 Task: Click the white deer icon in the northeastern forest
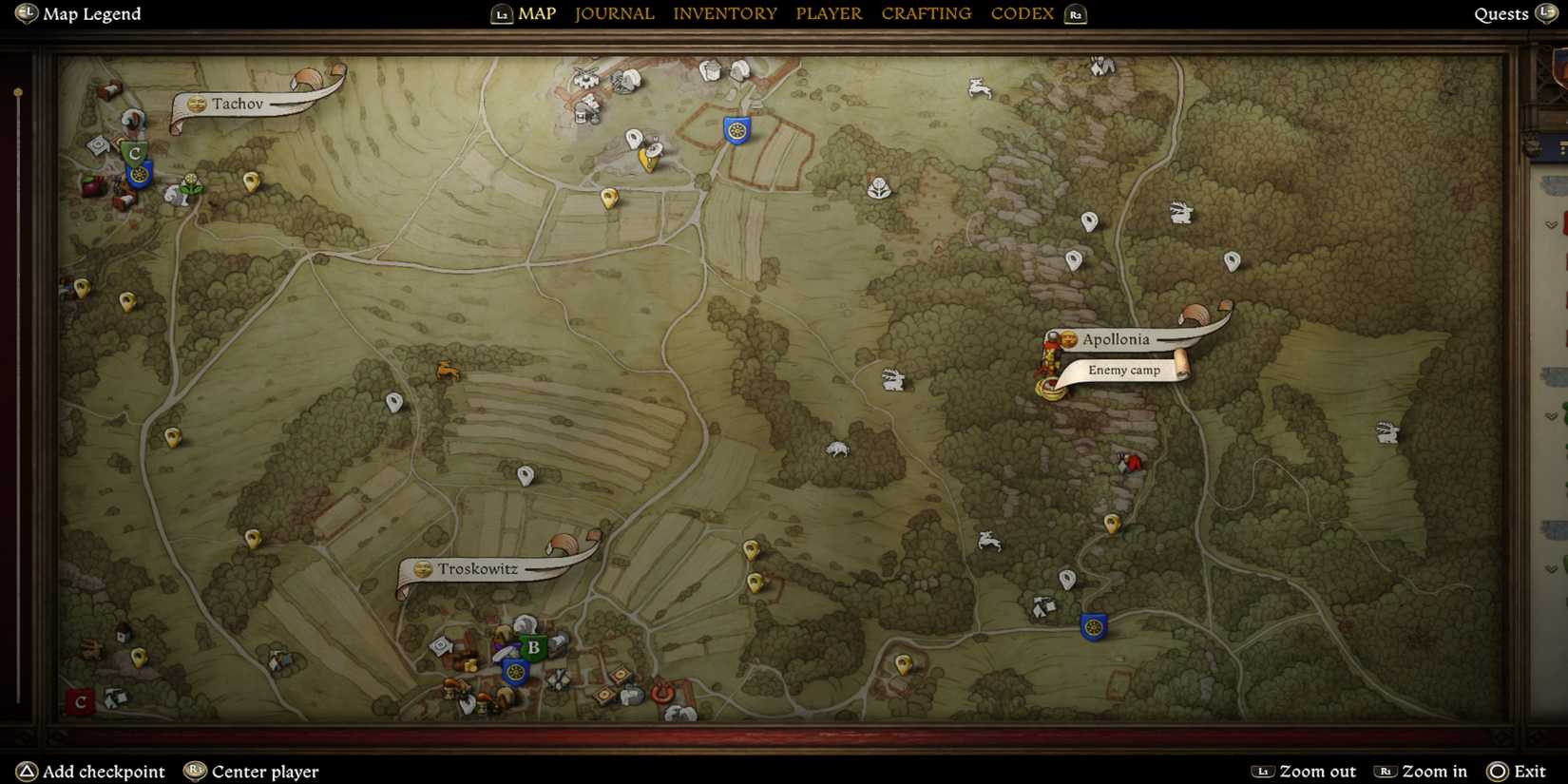click(x=1181, y=211)
